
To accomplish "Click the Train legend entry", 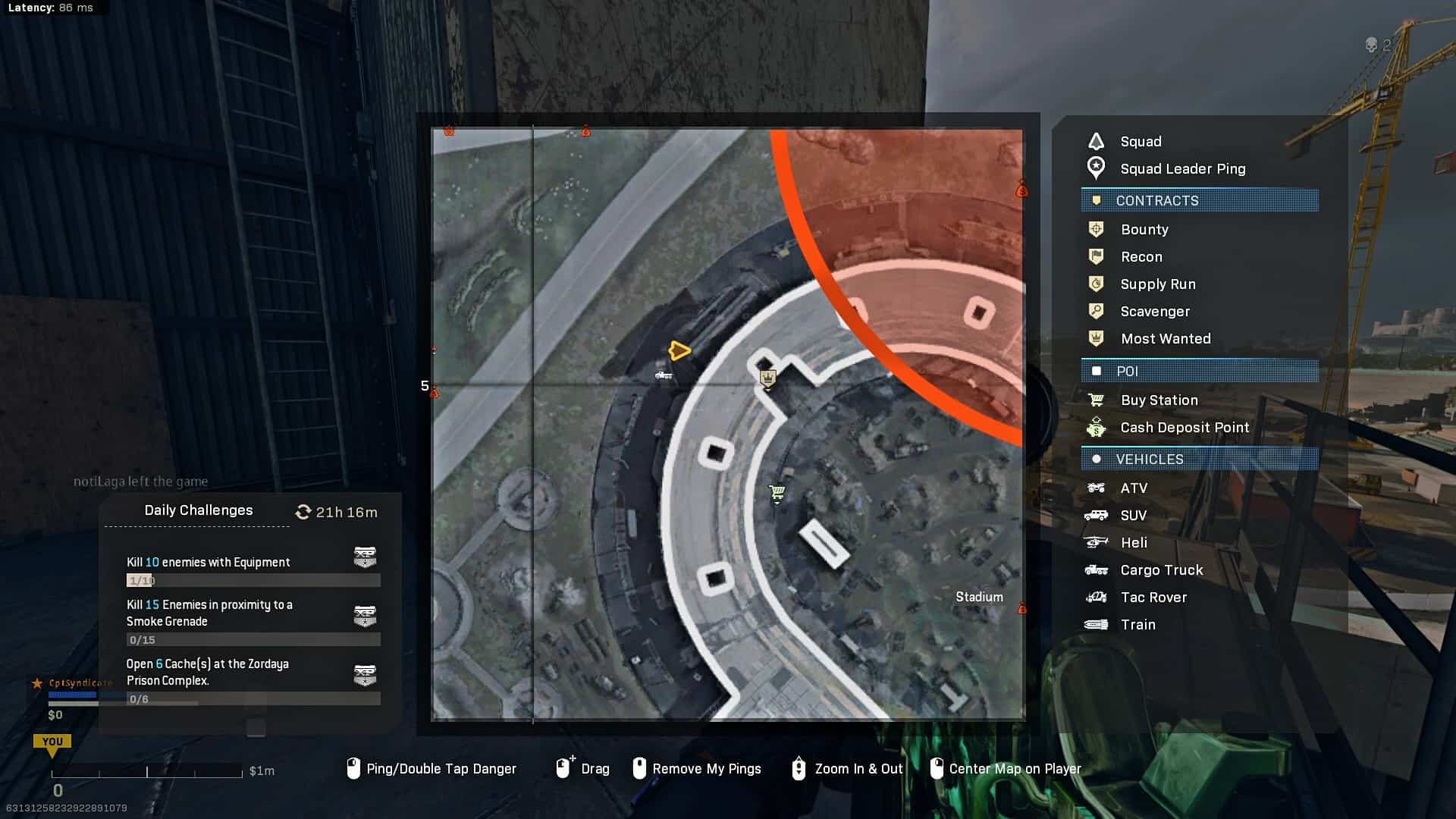I will click(1137, 625).
